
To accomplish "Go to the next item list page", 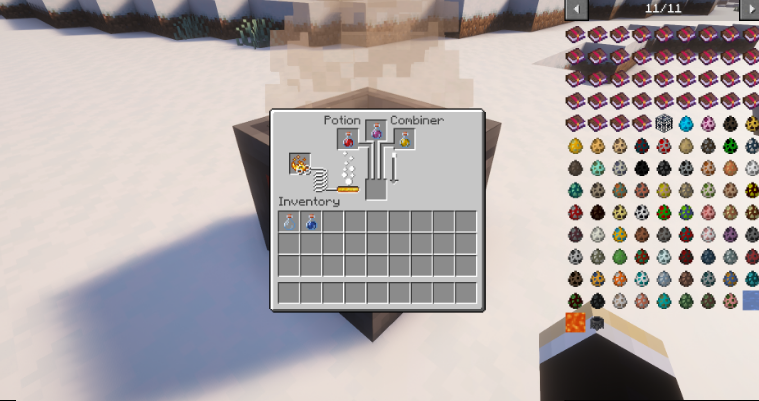I will pyautogui.click(x=748, y=8).
